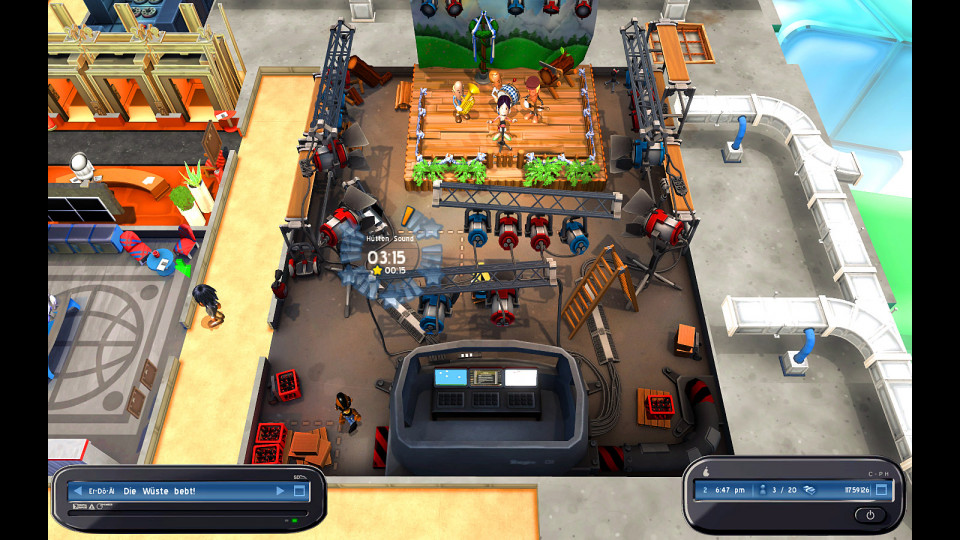Select the Hütten-Sound production timer
The width and height of the screenshot is (960, 540).
point(386,257)
